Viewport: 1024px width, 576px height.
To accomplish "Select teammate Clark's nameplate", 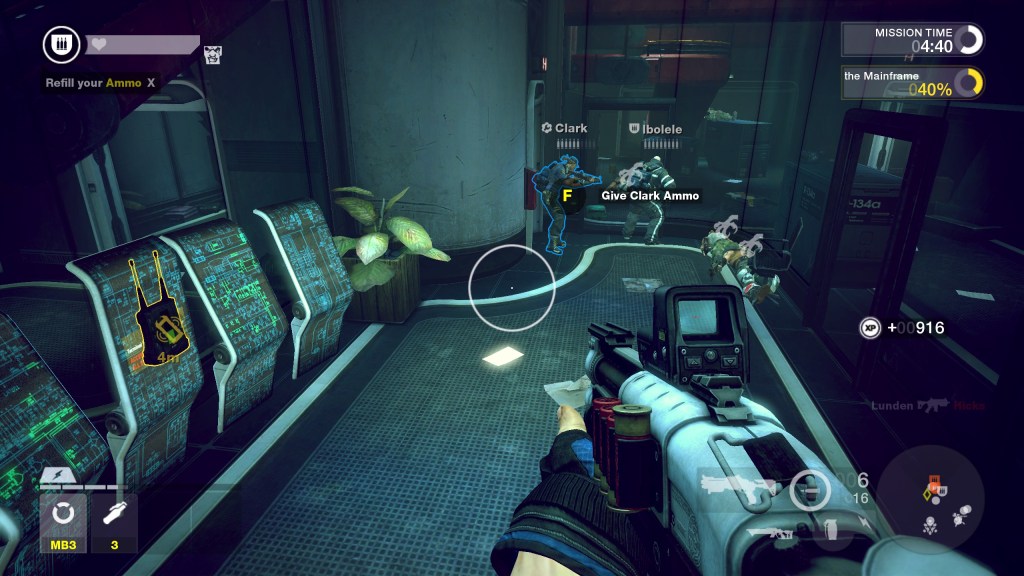I will (x=564, y=128).
